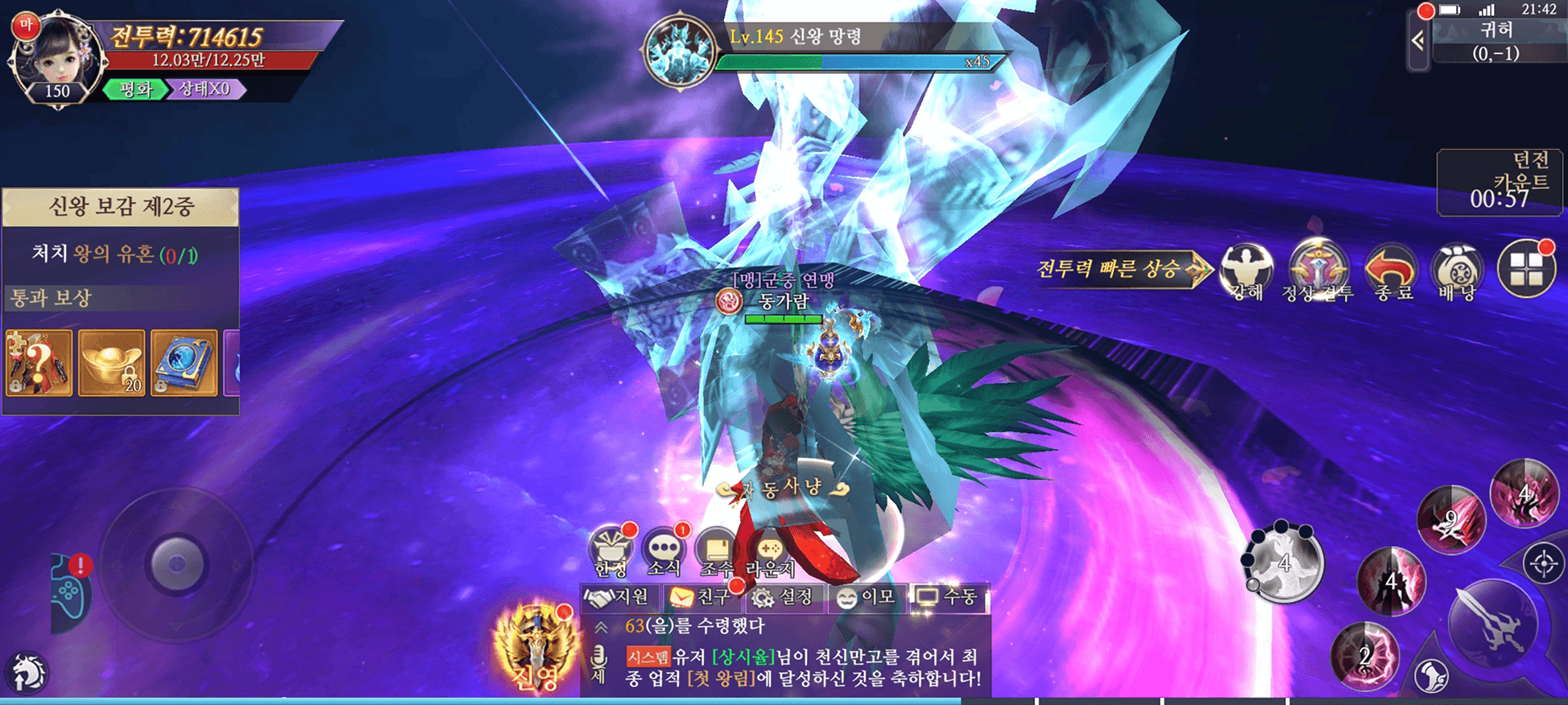Open the 친구 friends list

point(699,597)
